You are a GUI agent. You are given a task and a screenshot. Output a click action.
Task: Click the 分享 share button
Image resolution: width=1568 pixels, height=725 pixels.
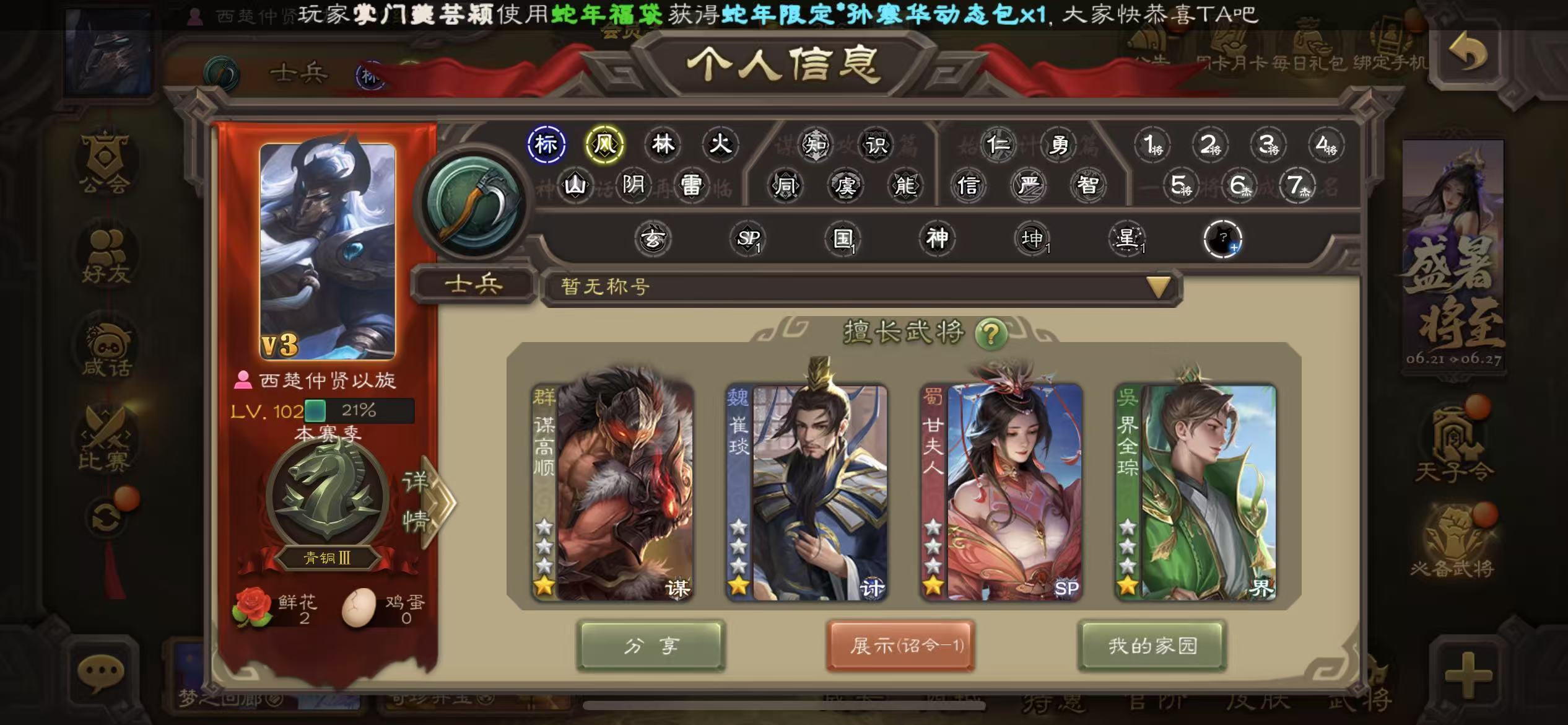[x=650, y=646]
